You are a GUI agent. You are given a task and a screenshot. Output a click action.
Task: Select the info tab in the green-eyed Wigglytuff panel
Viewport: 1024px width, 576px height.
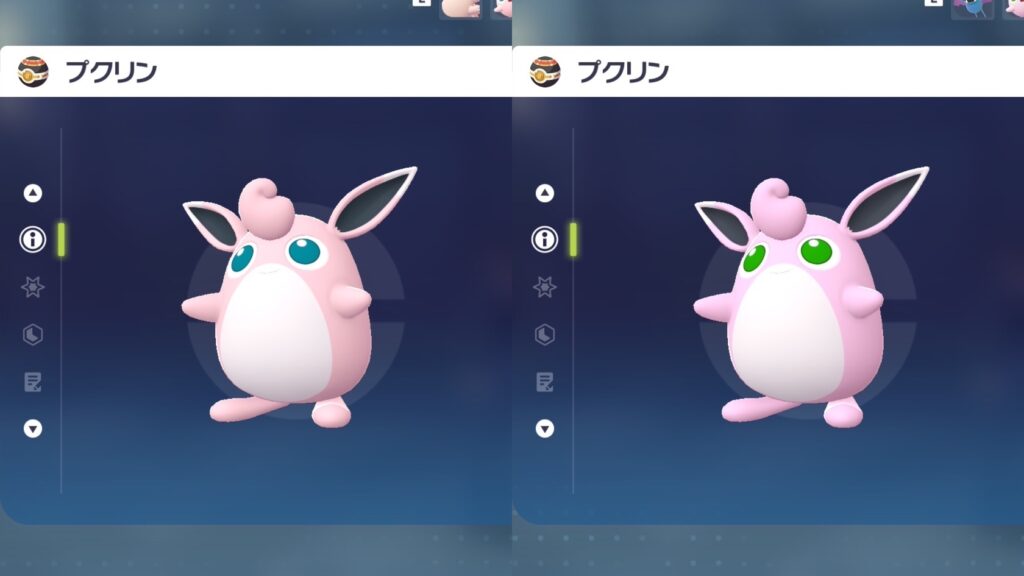545,240
